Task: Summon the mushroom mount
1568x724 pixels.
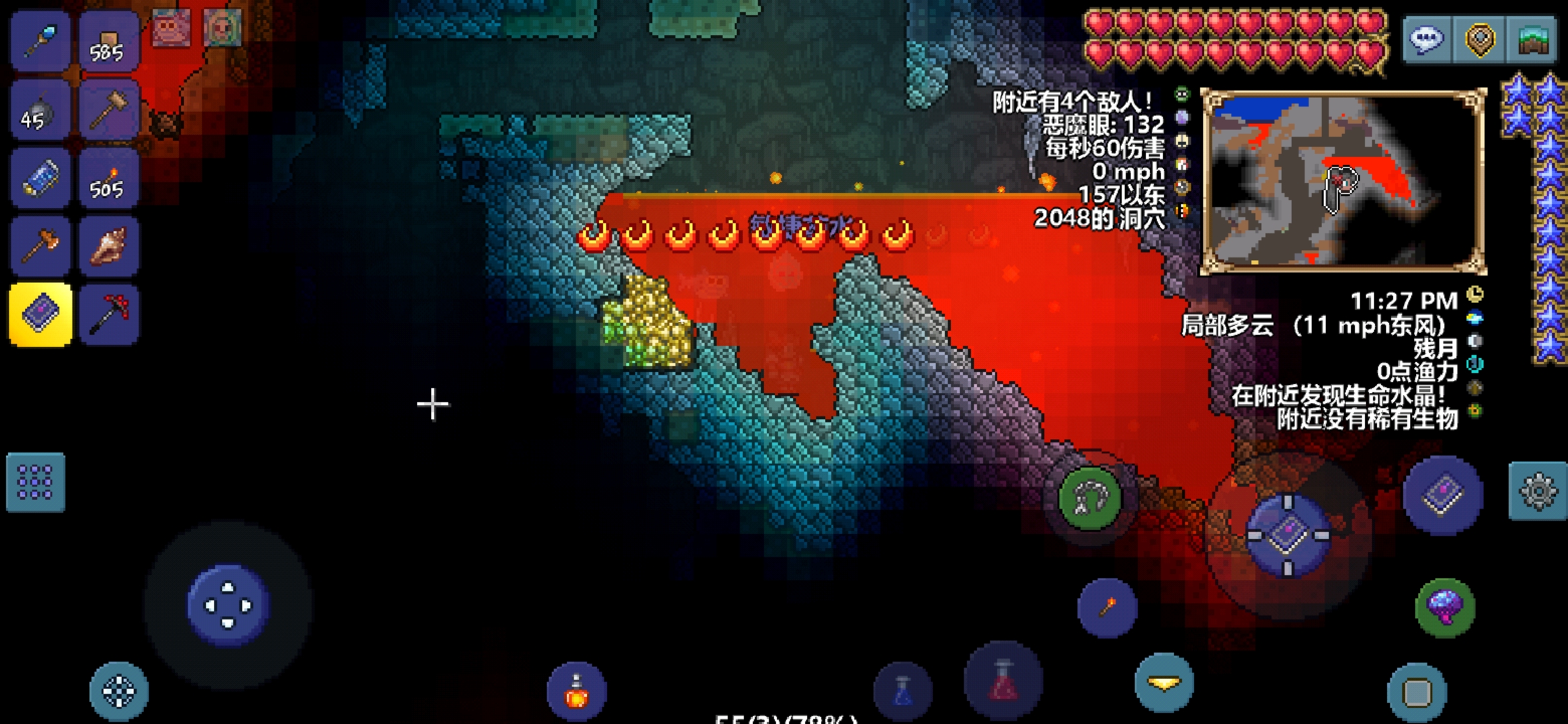Action: click(x=1445, y=607)
